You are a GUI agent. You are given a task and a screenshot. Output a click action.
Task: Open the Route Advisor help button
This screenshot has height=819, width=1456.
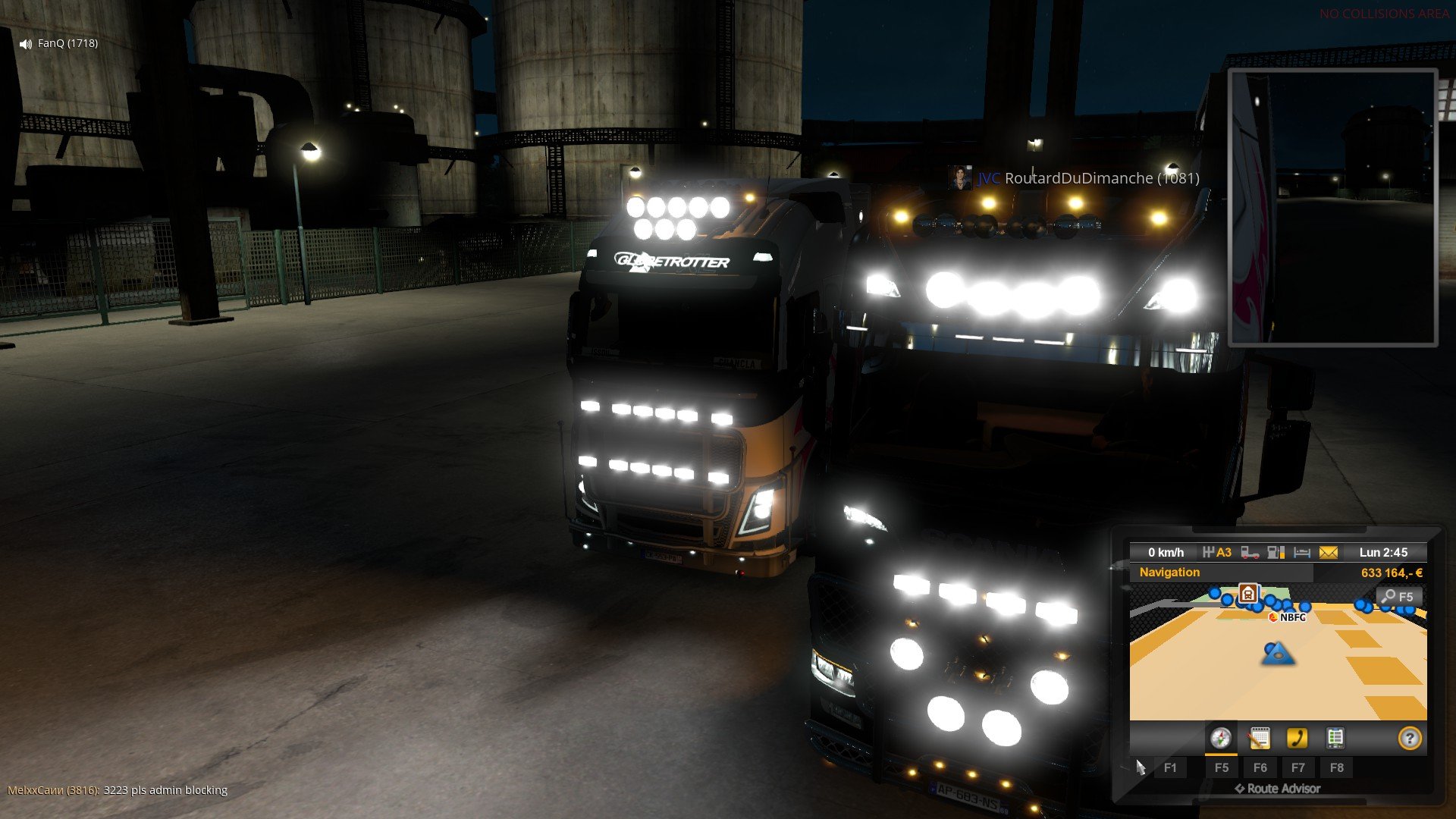1409,738
